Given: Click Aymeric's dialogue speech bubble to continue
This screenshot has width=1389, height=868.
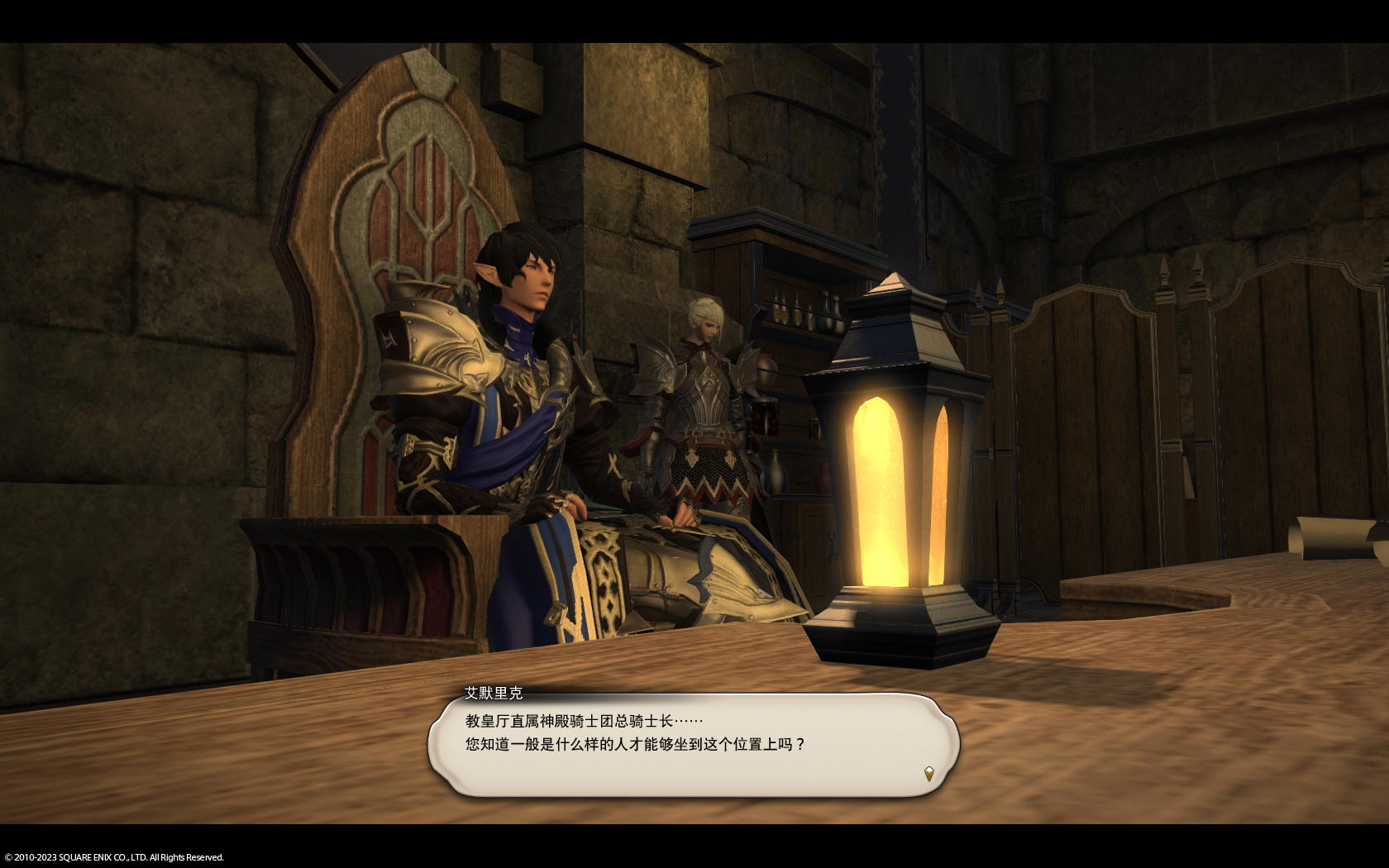Looking at the screenshot, I should click(x=693, y=744).
